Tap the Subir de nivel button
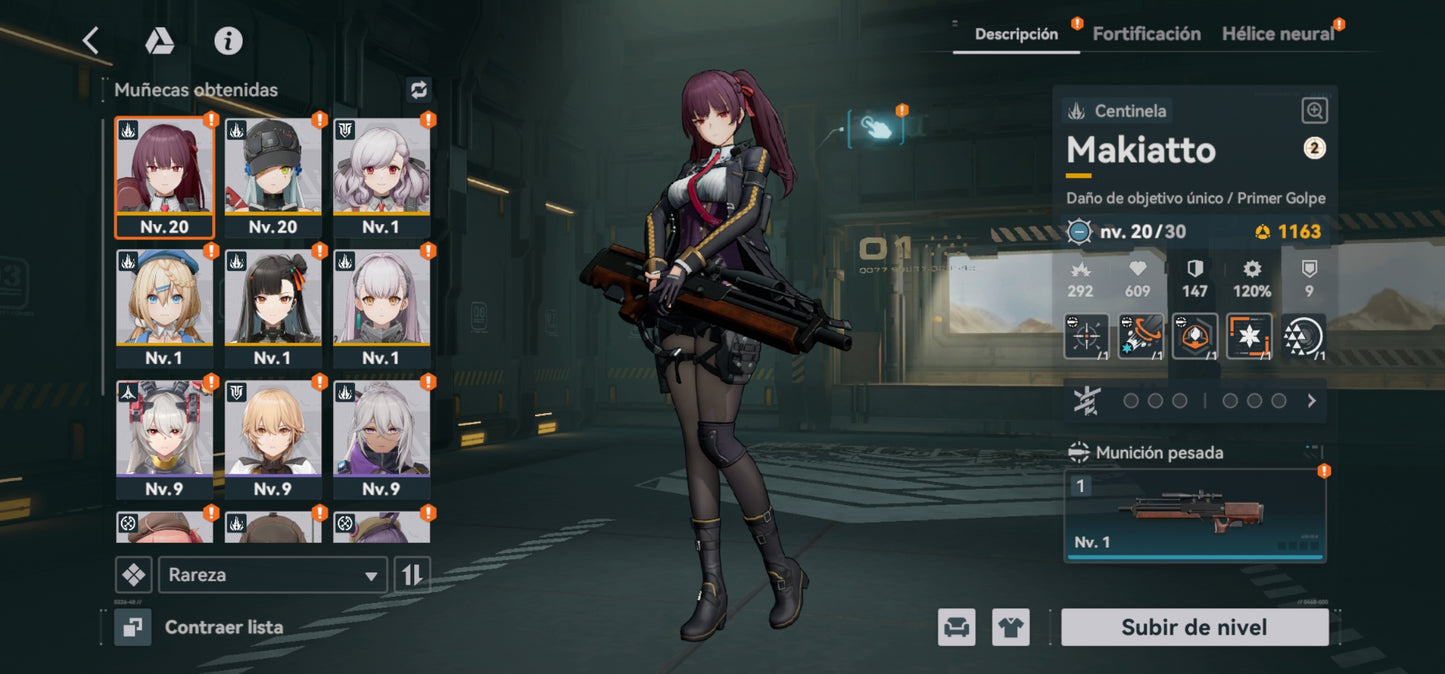1445x674 pixels. [x=1194, y=628]
